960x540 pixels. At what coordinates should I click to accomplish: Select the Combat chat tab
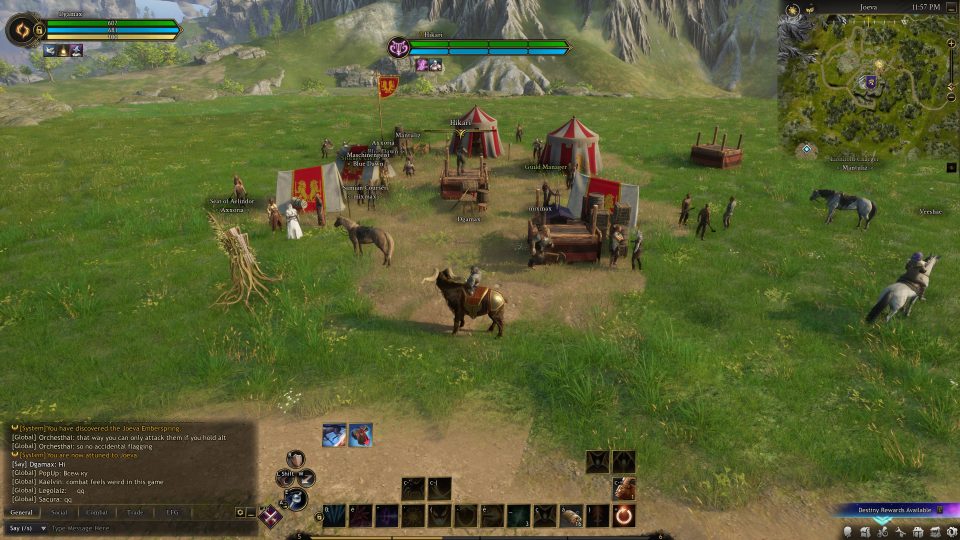click(97, 512)
